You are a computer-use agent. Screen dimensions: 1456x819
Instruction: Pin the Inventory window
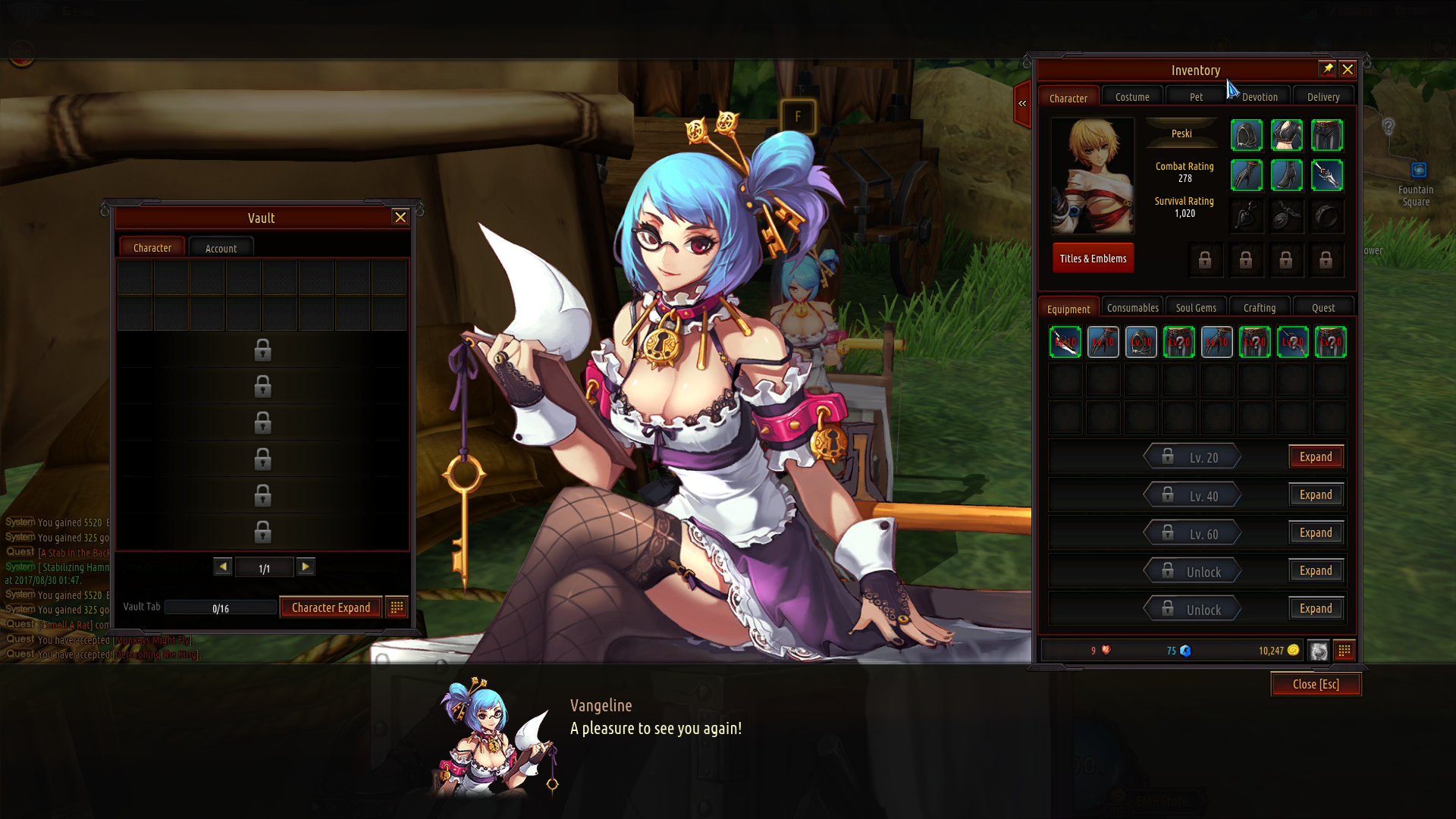1327,69
